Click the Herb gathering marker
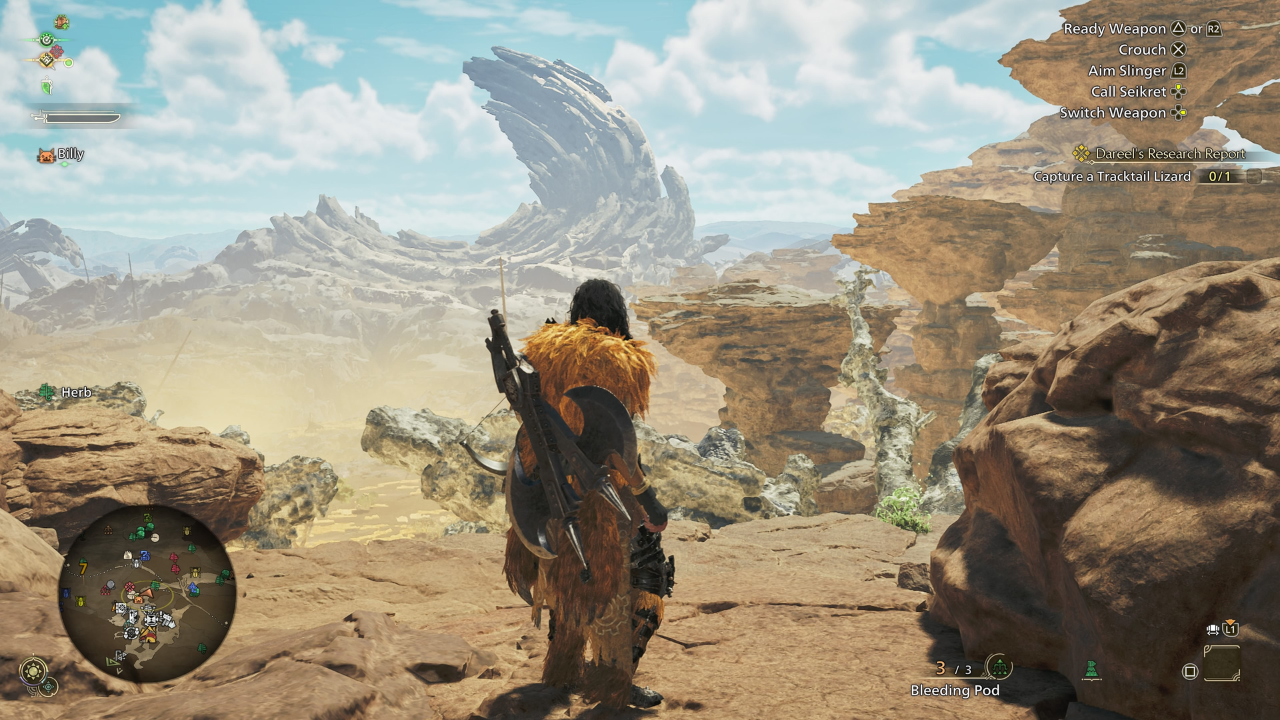 pos(47,392)
